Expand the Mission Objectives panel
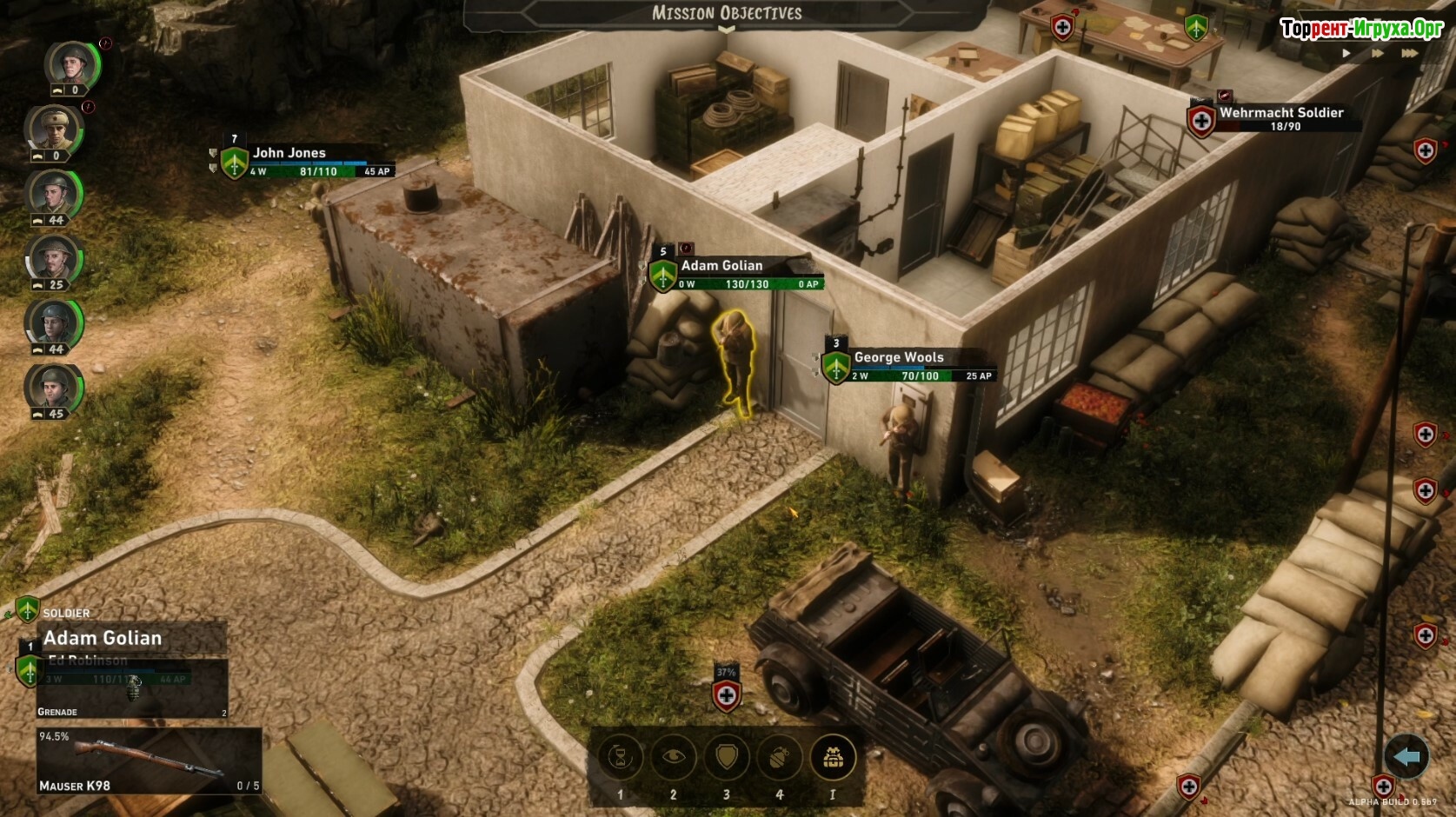 coord(727,15)
